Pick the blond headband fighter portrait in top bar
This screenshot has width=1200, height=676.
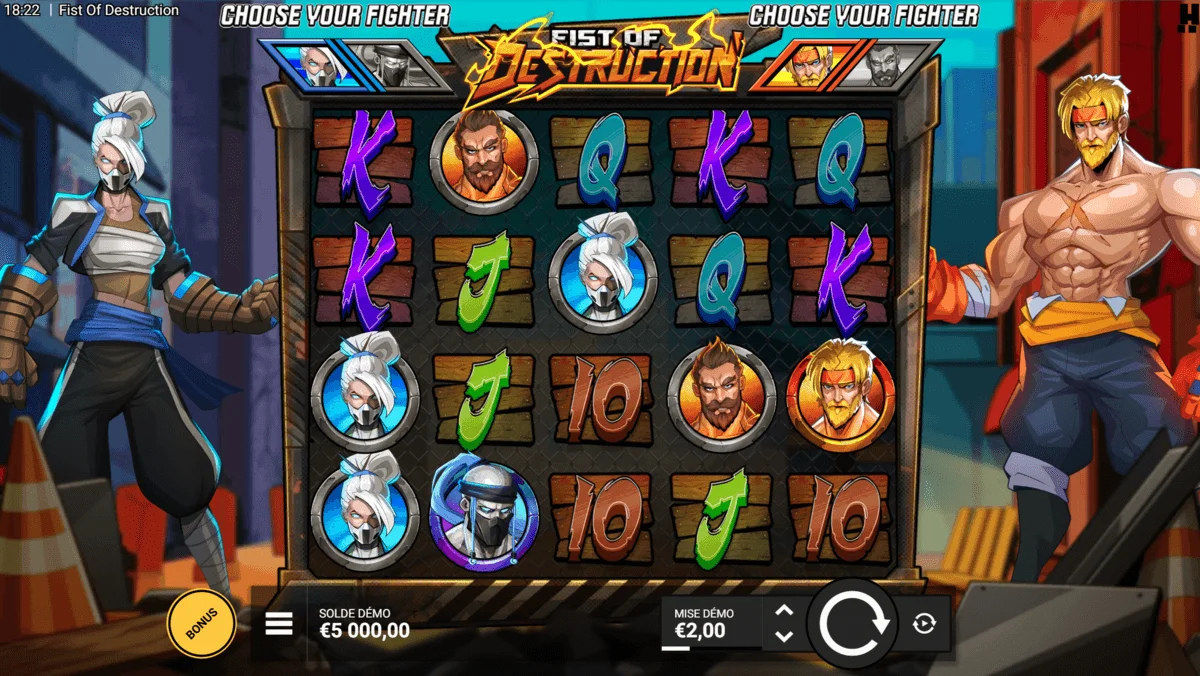(x=808, y=66)
